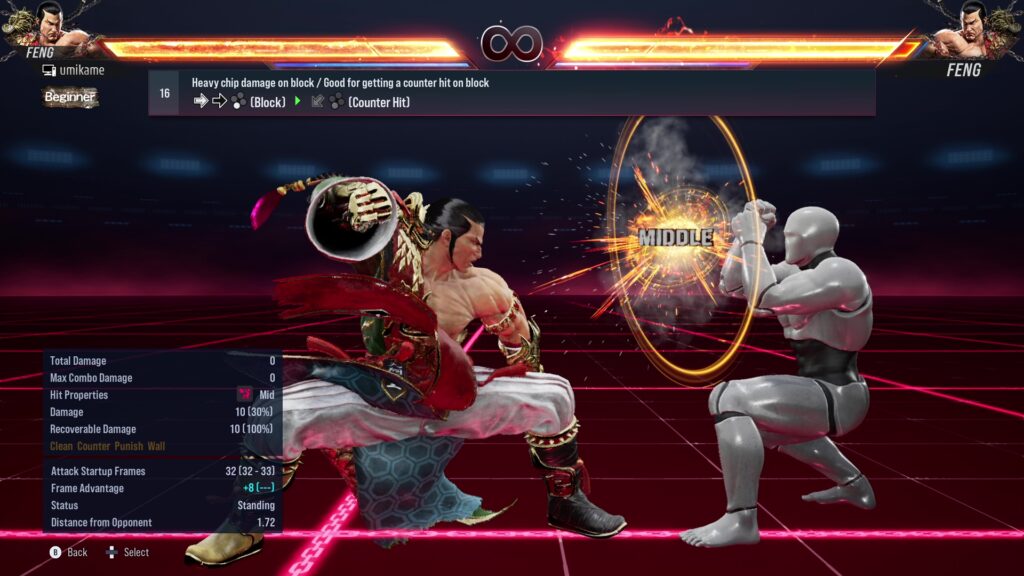
Task: Select move 16 heavy chip damage entry
Action: [511, 92]
